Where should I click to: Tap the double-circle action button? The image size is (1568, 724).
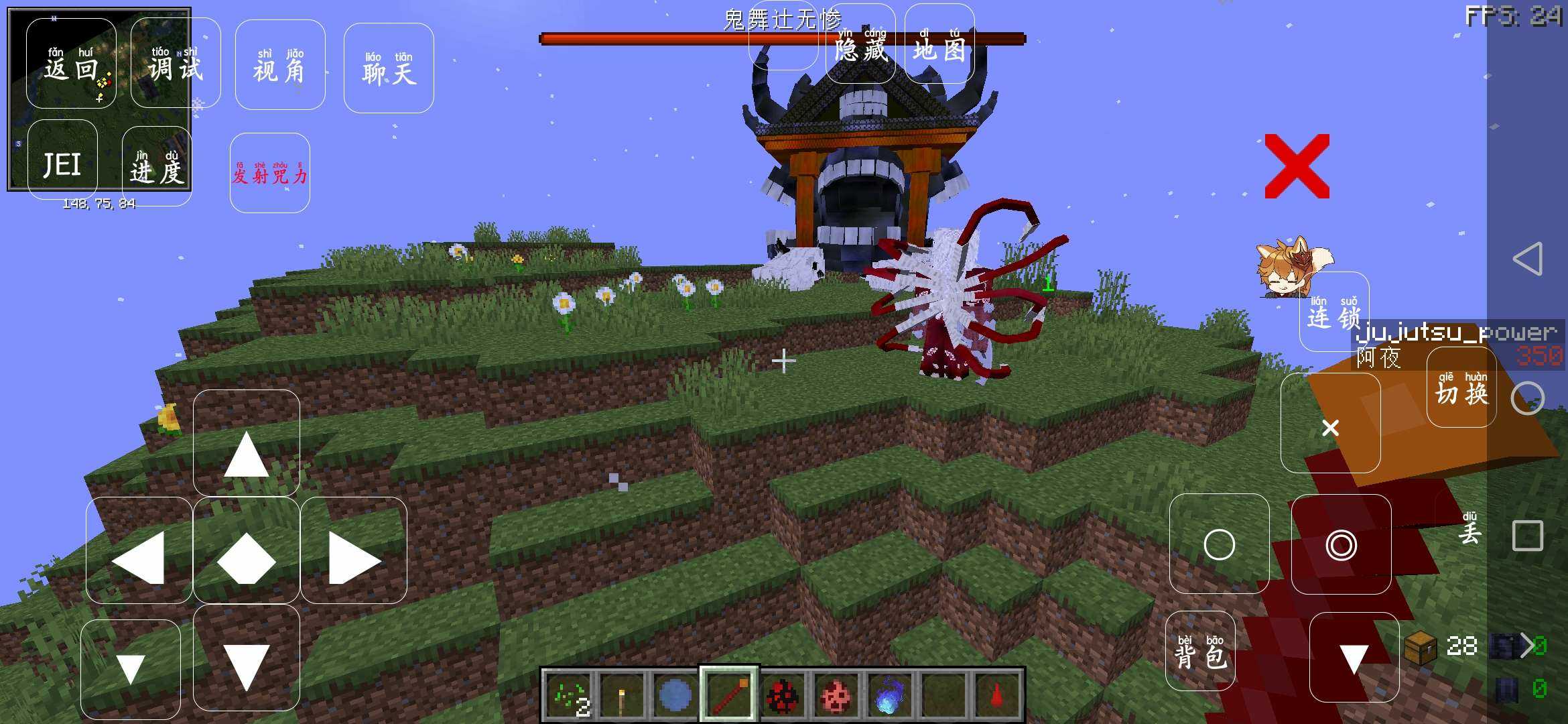click(x=1341, y=544)
